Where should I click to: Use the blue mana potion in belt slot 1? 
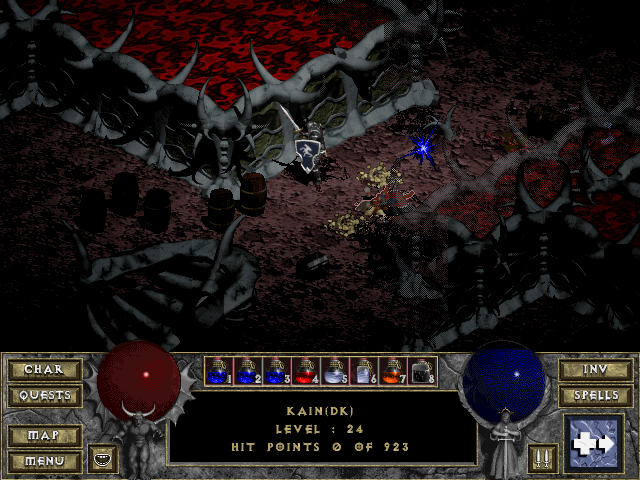point(218,372)
